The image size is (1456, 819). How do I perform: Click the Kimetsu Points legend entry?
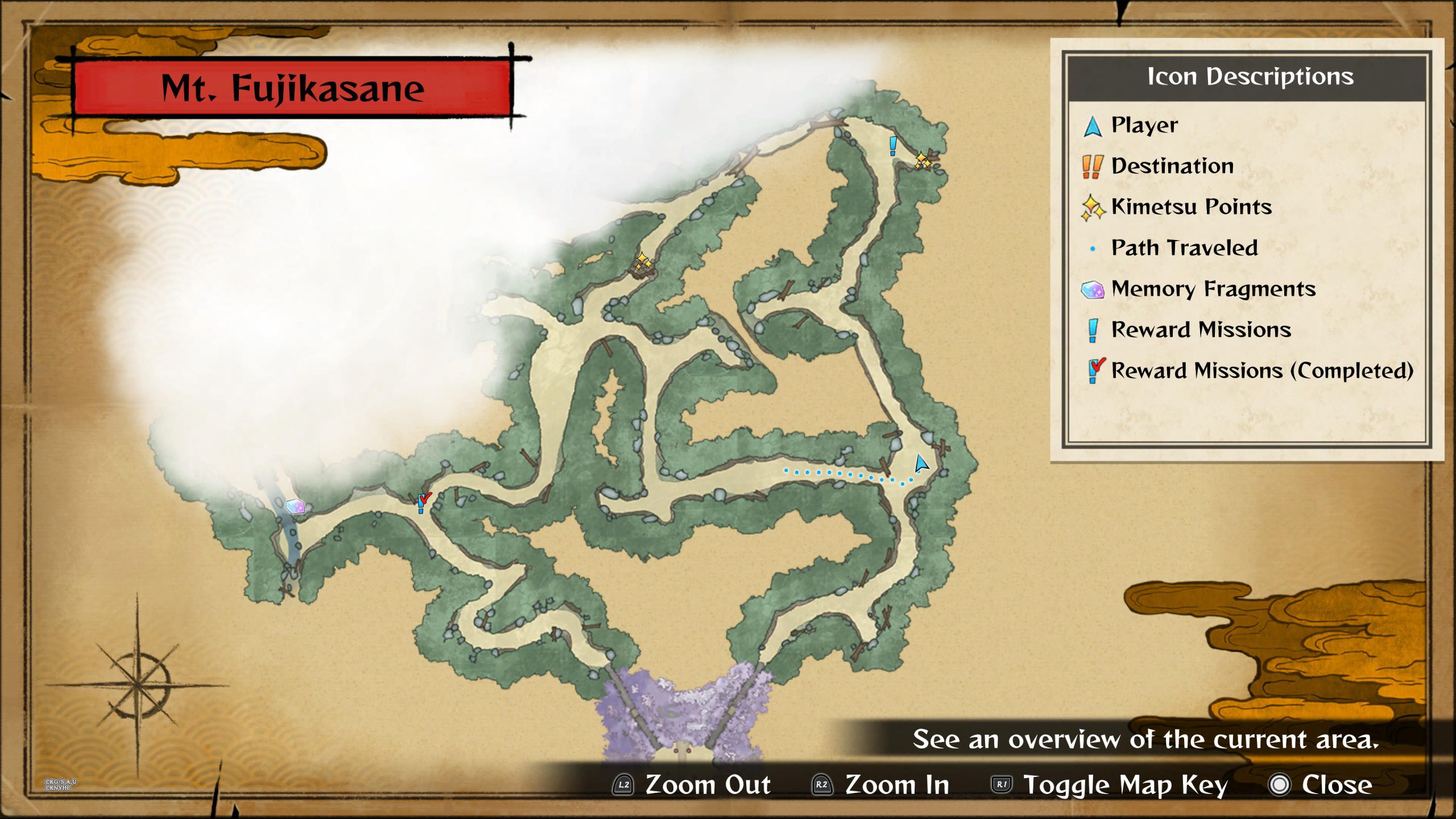point(1191,207)
